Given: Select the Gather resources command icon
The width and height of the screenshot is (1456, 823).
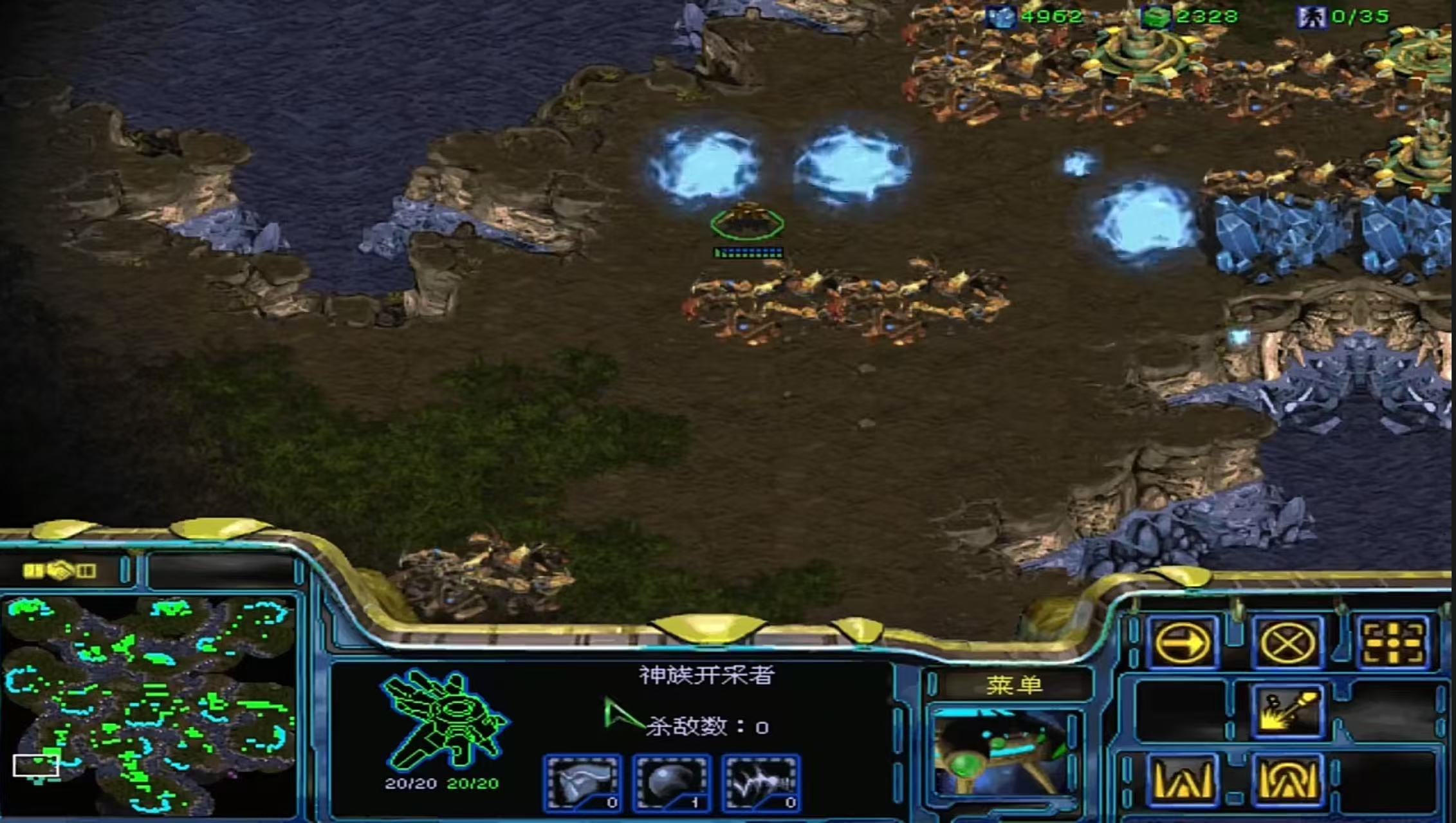Looking at the screenshot, I should (x=1287, y=712).
